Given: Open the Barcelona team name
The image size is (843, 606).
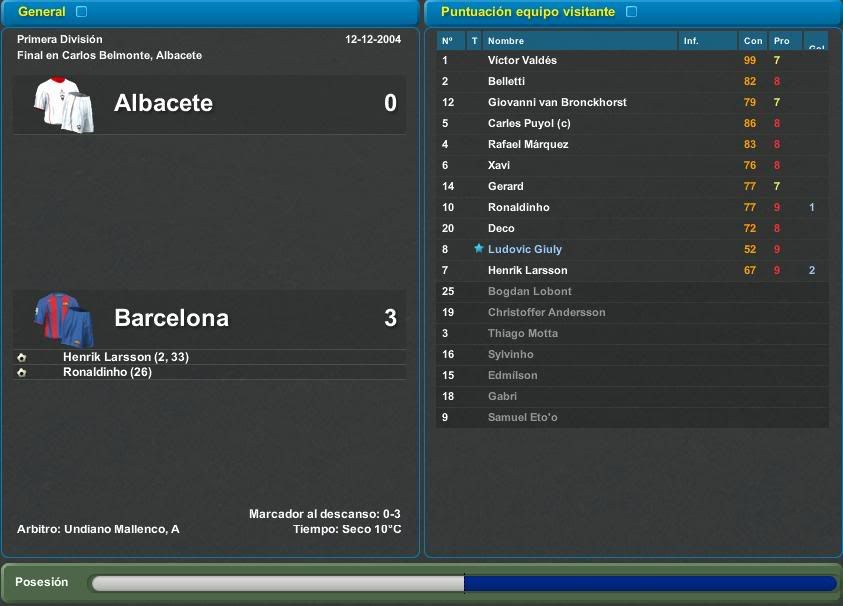Looking at the screenshot, I should tap(171, 318).
